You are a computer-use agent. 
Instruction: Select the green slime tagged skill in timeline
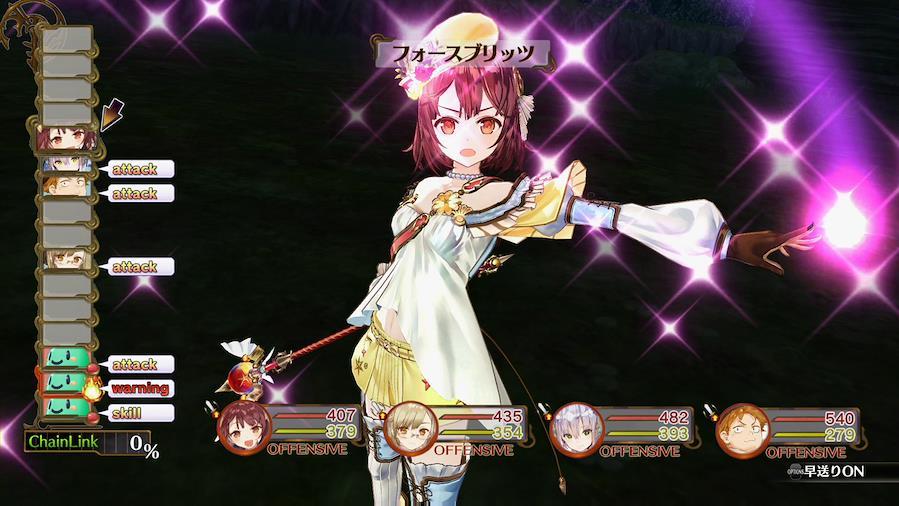(66, 410)
